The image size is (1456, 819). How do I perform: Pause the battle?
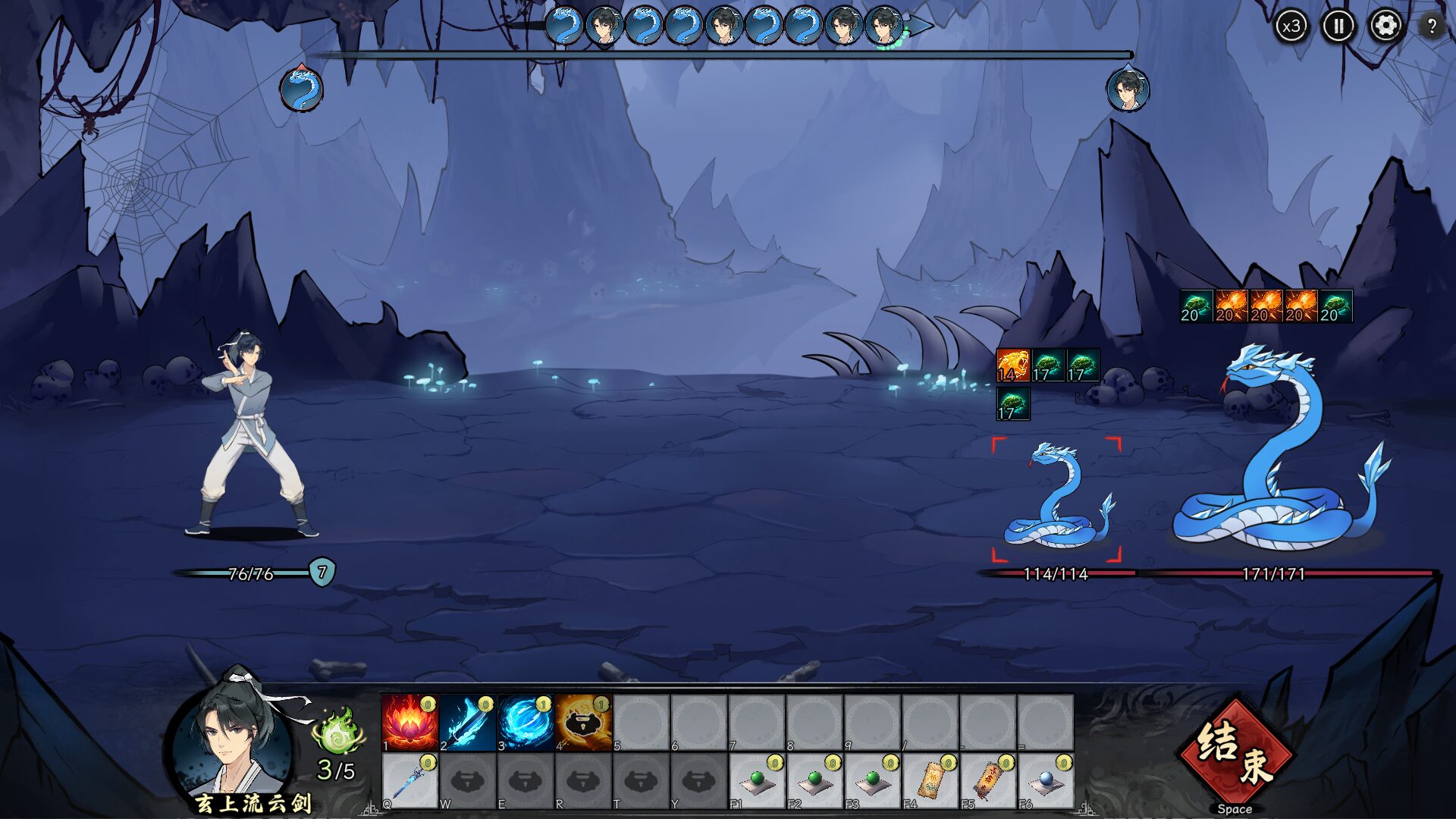1338,27
